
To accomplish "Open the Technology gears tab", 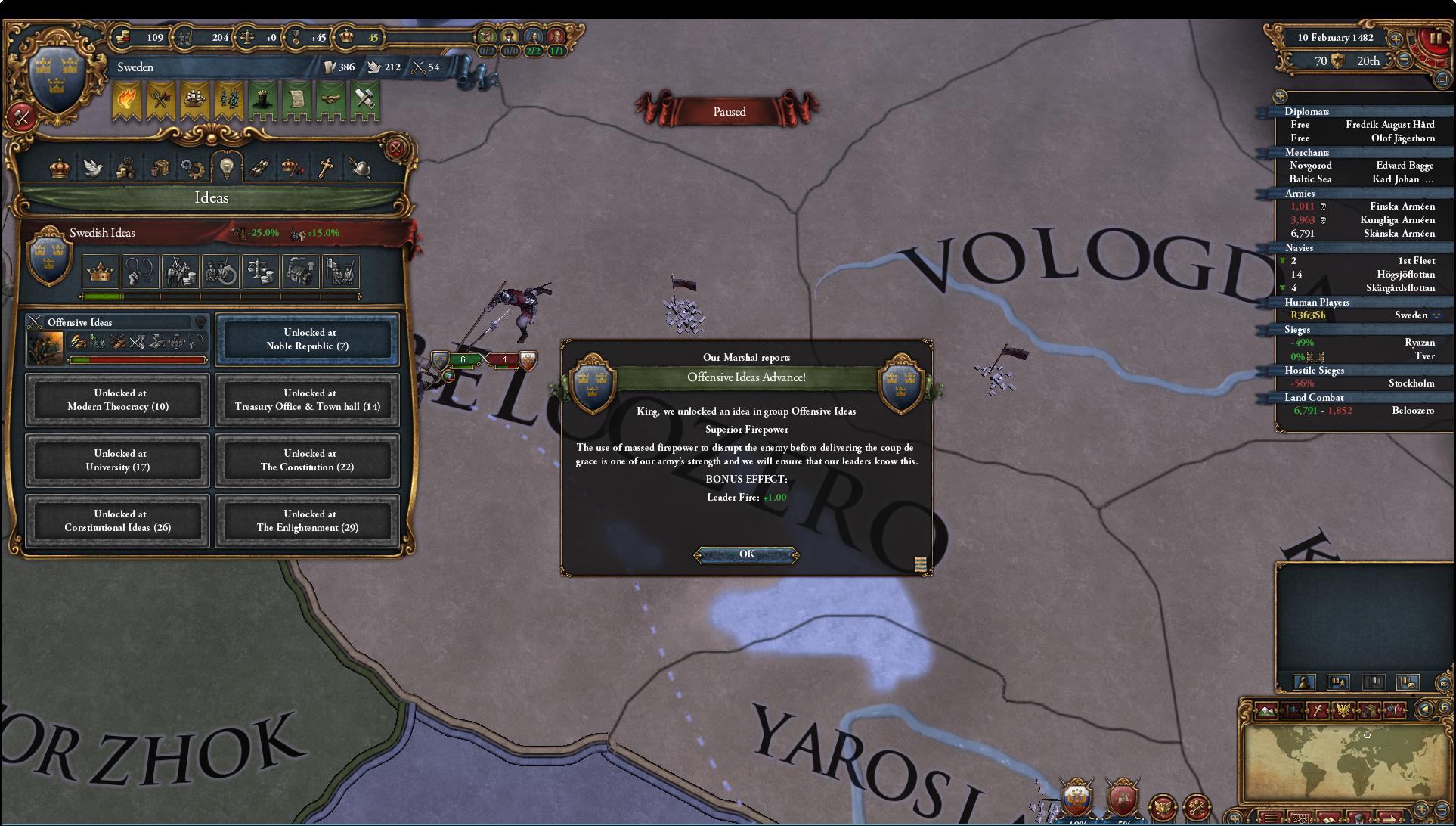I will (193, 168).
